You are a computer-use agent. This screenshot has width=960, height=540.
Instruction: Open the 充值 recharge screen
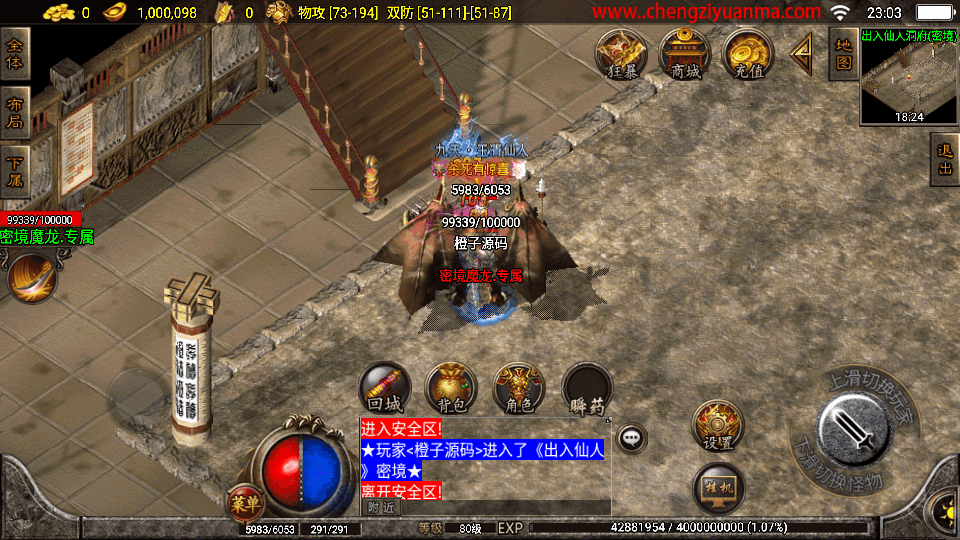coord(748,54)
